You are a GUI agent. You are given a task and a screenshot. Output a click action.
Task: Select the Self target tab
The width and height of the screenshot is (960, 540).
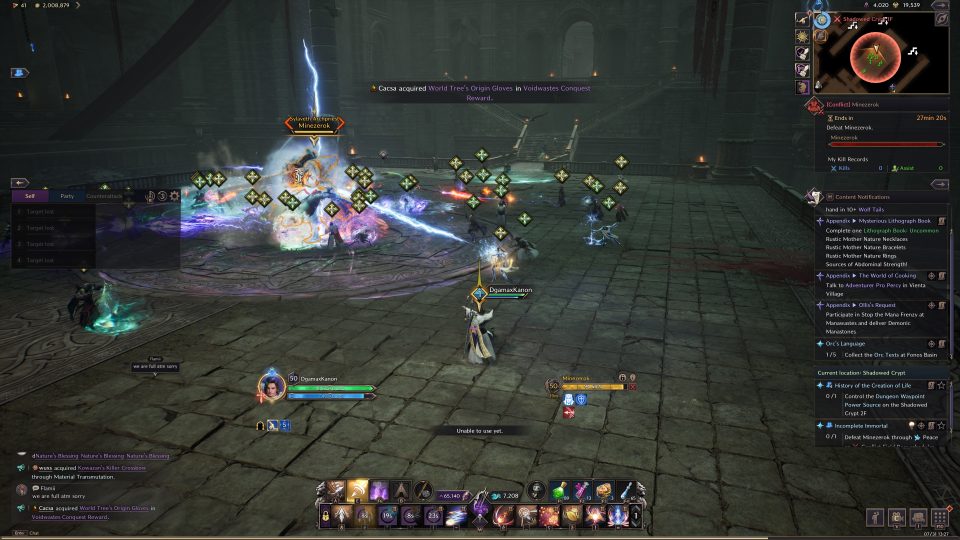tap(30, 197)
